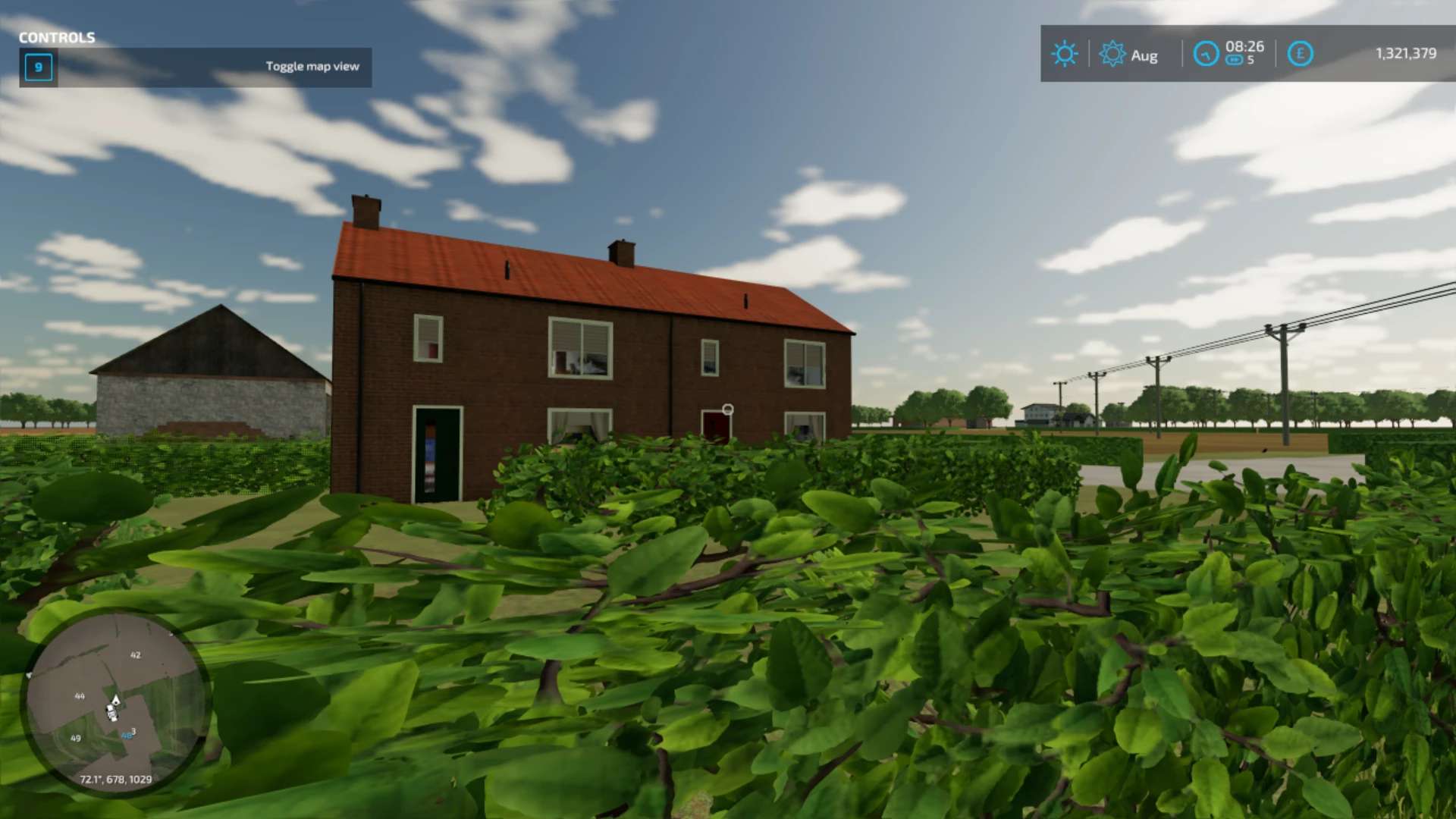Select the August season gear icon

pyautogui.click(x=1112, y=54)
